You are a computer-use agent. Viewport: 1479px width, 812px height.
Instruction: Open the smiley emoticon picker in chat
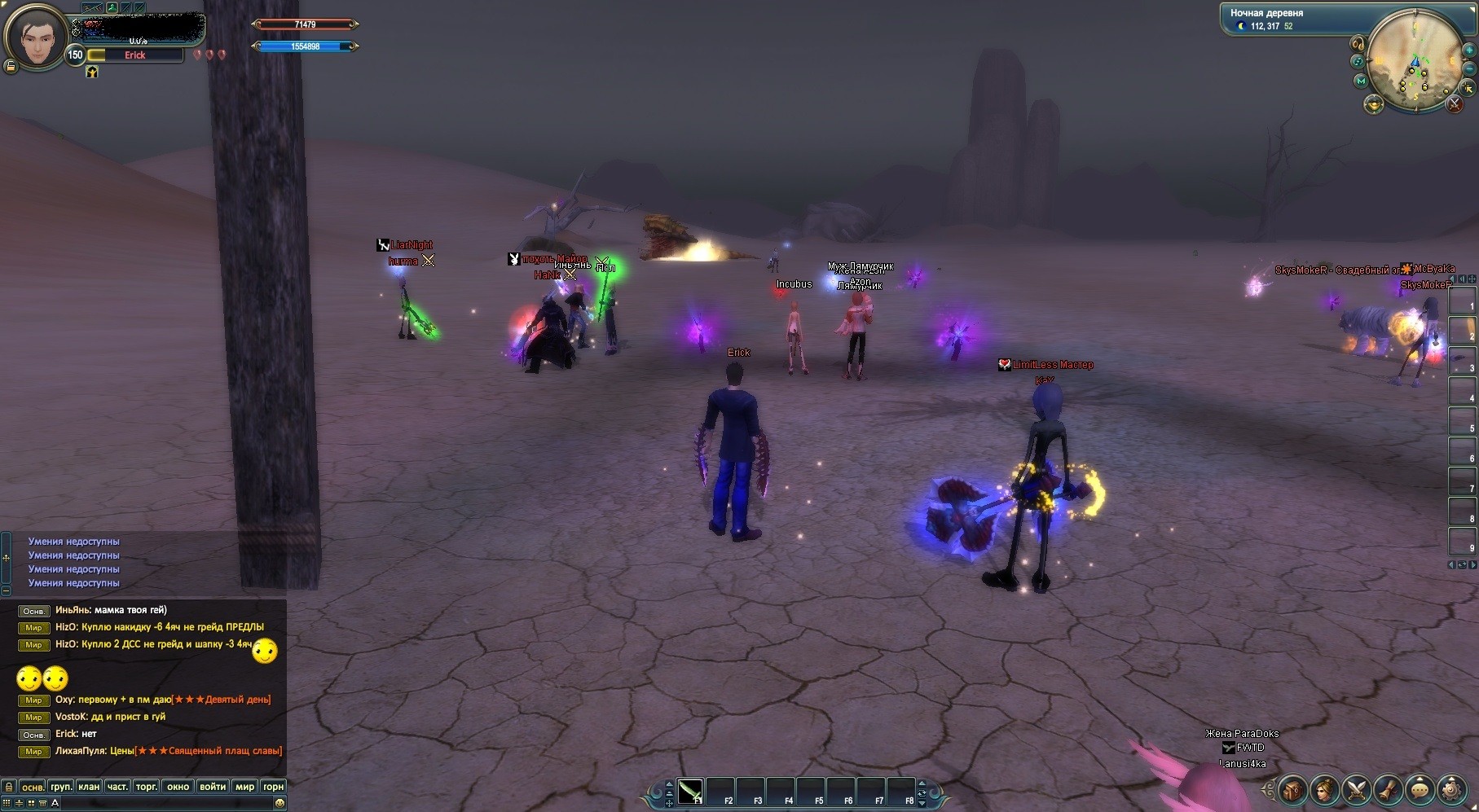(280, 803)
